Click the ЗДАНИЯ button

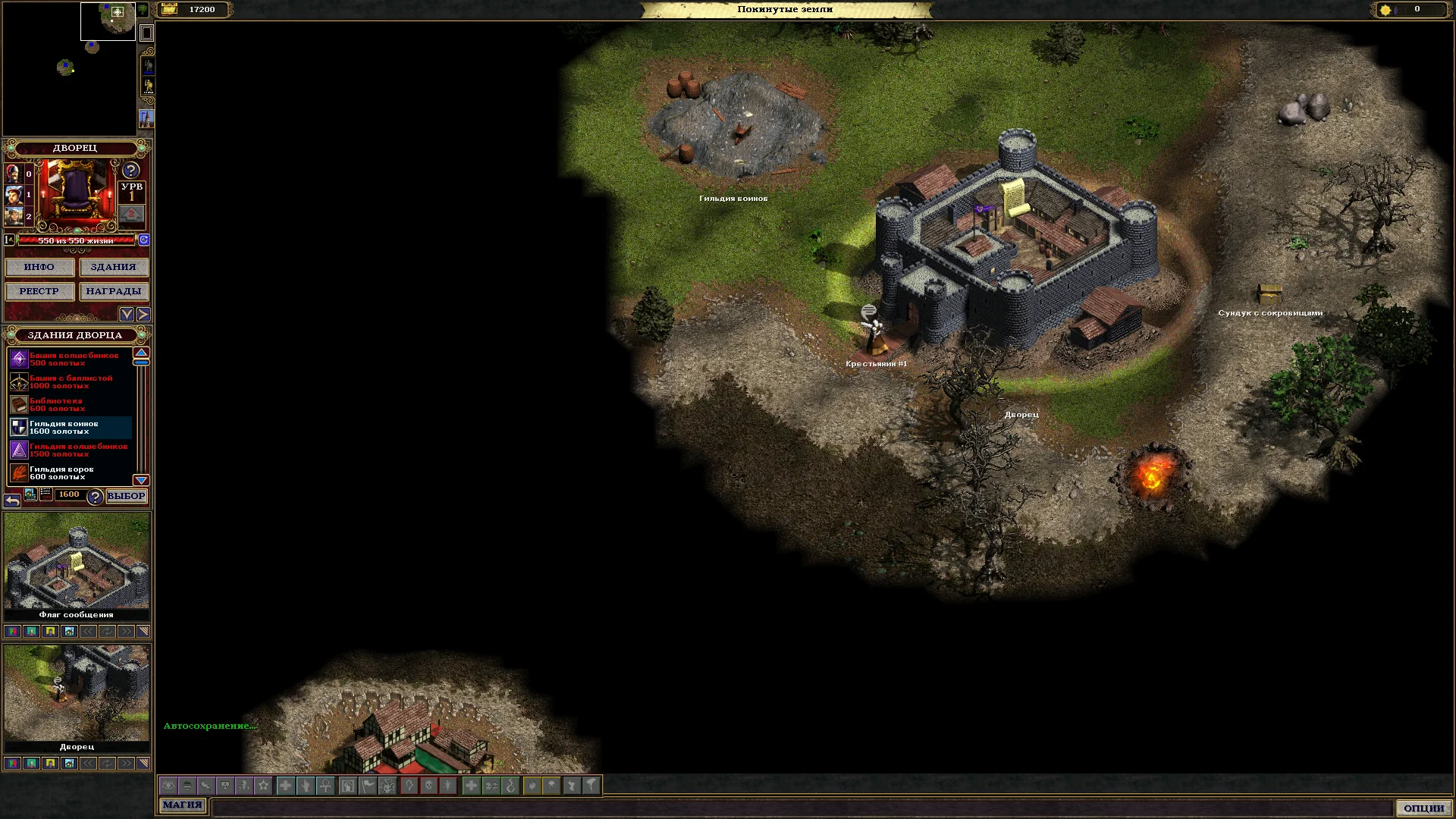click(x=113, y=267)
